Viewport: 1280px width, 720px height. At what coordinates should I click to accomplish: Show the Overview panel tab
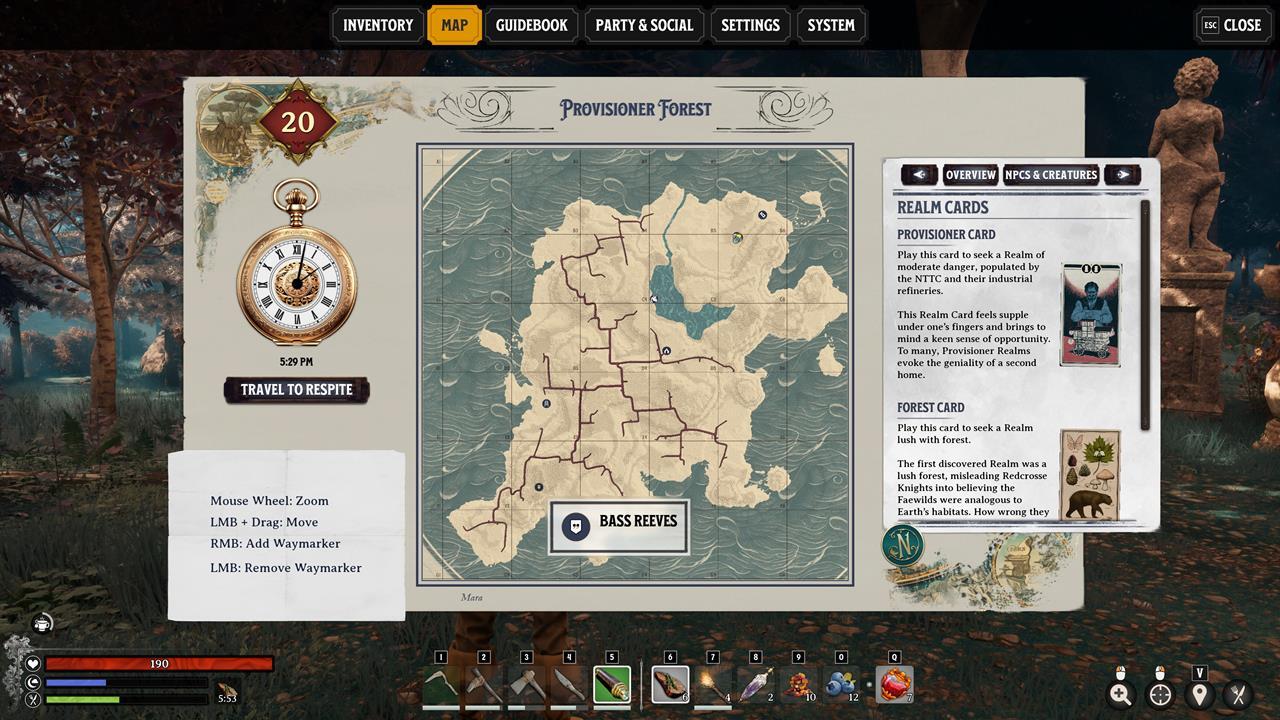970,175
